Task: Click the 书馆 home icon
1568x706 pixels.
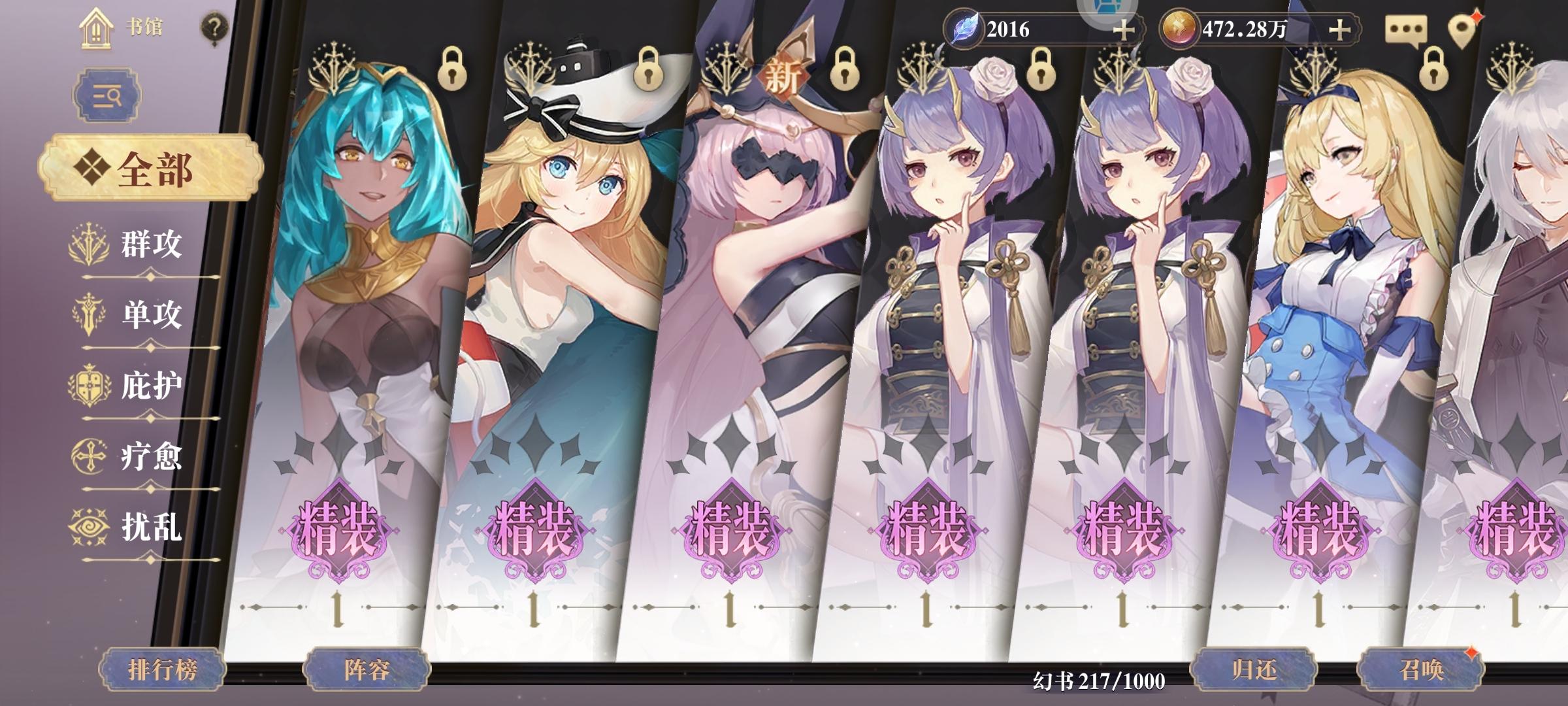Action: tap(97, 27)
